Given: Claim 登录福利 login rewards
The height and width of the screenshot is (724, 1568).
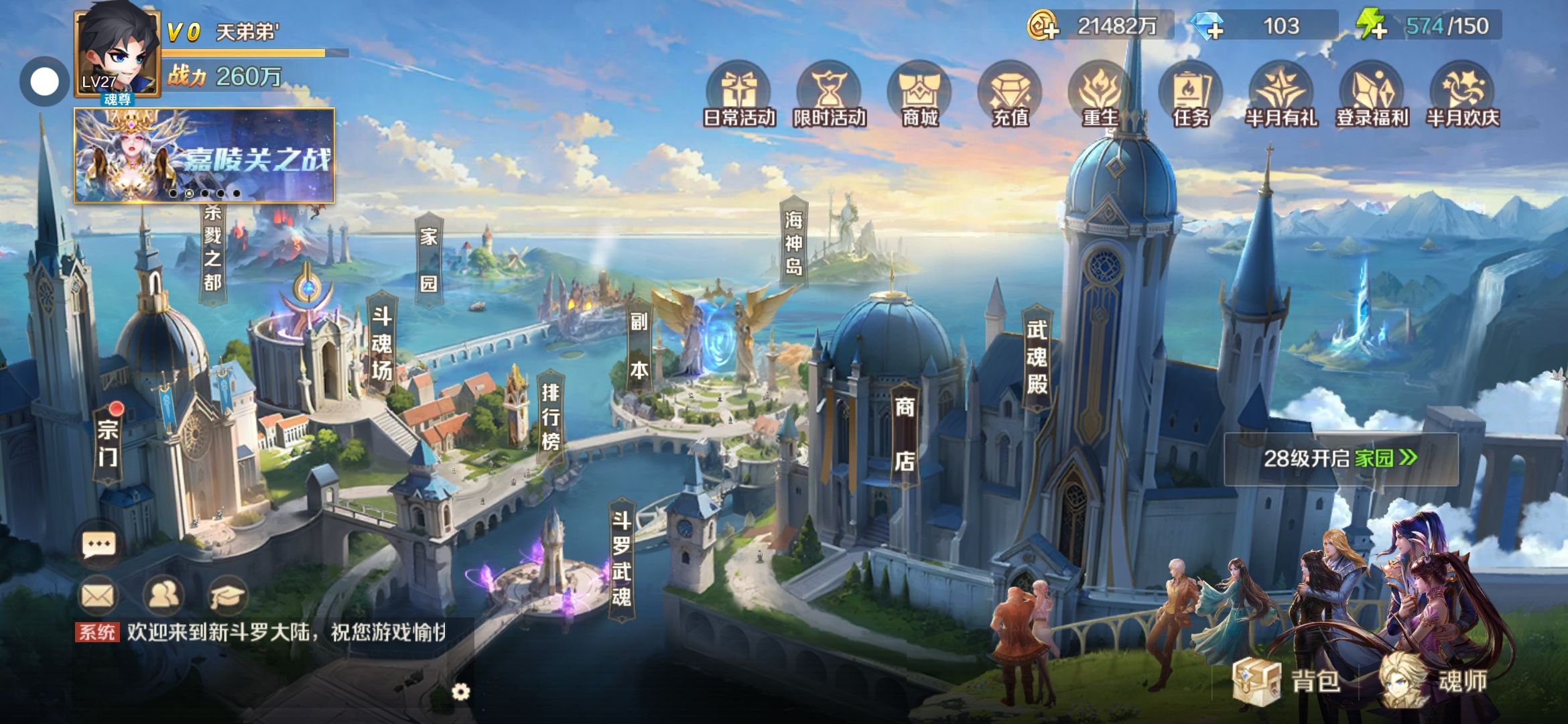Looking at the screenshot, I should tap(1372, 95).
